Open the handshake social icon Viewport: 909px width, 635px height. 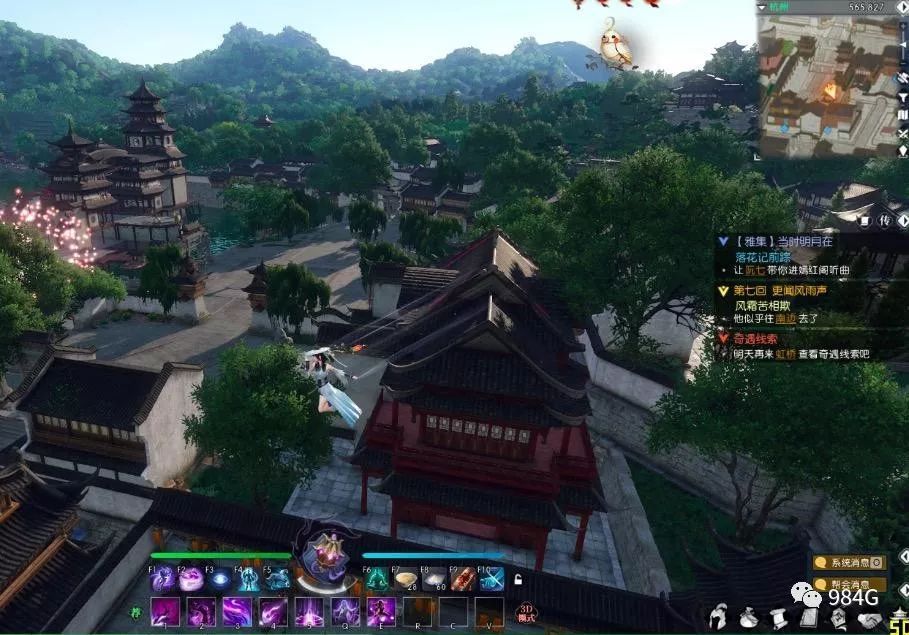[871, 618]
